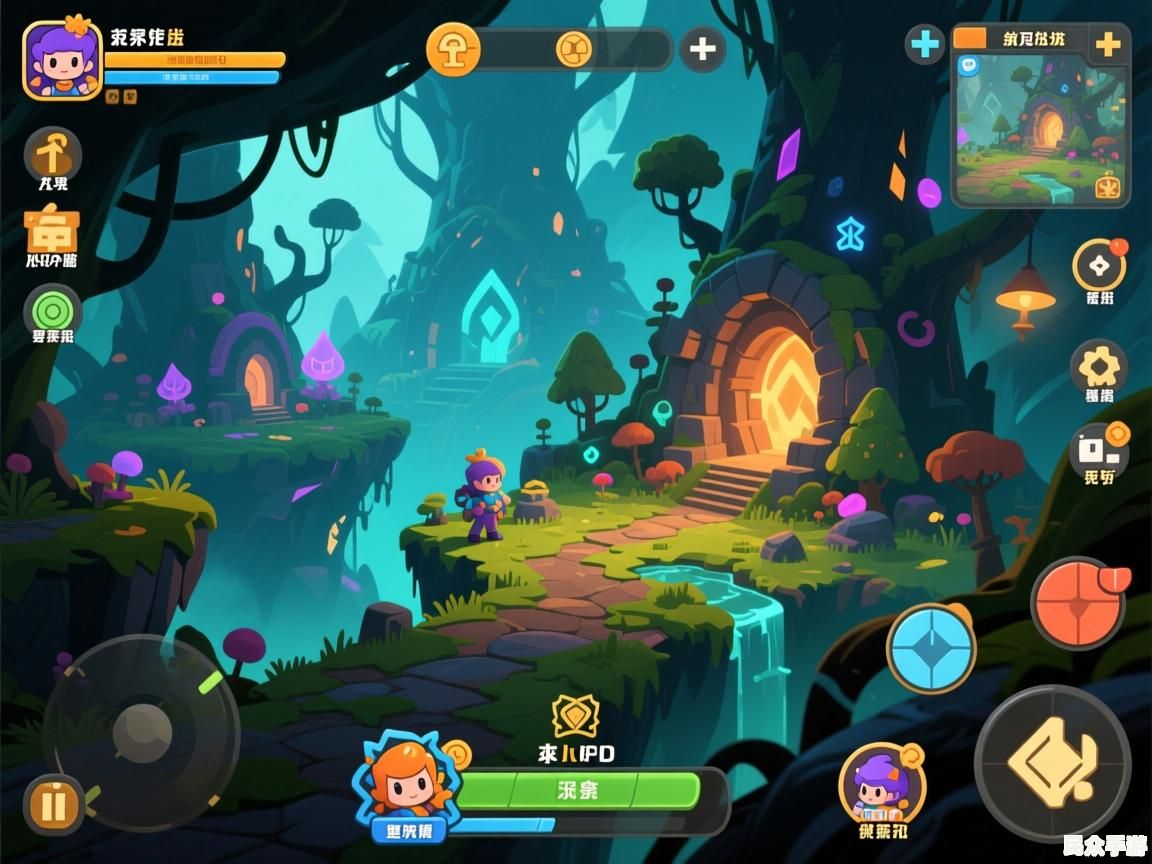The image size is (1152, 864).
Task: Open the compass icon with red notification
Action: pyautogui.click(x=1099, y=266)
